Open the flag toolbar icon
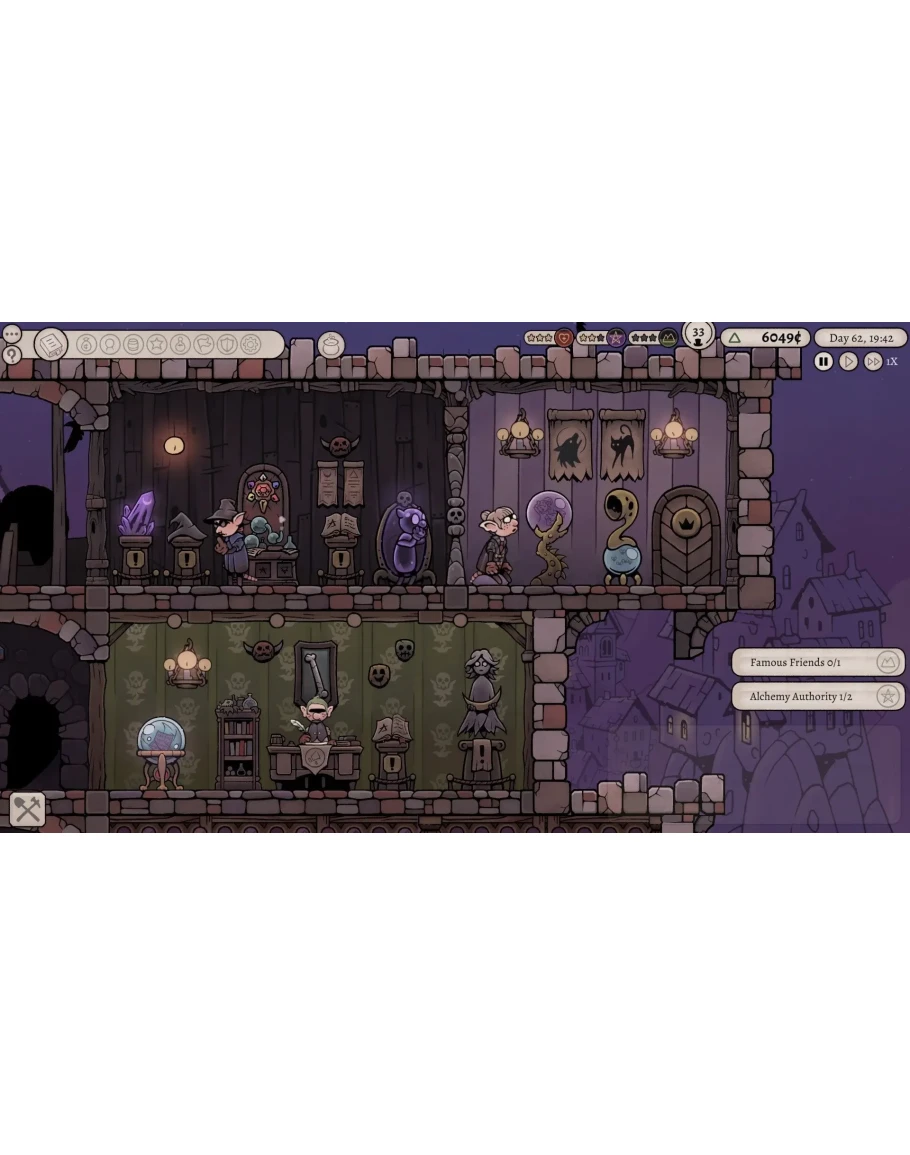 [204, 344]
